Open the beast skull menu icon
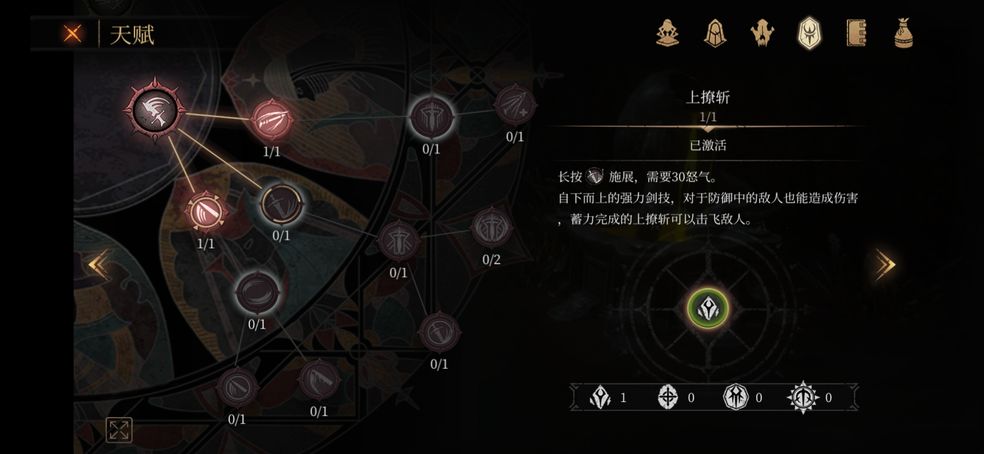This screenshot has height=454, width=984. click(x=762, y=33)
